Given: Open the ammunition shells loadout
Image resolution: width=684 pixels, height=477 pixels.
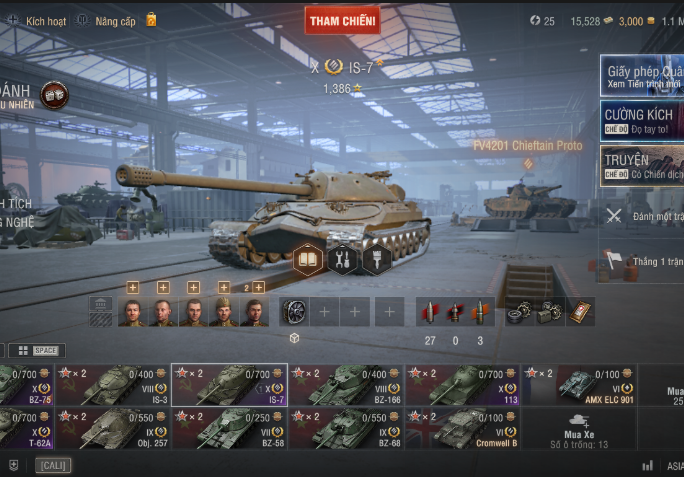Looking at the screenshot, I should [456, 312].
